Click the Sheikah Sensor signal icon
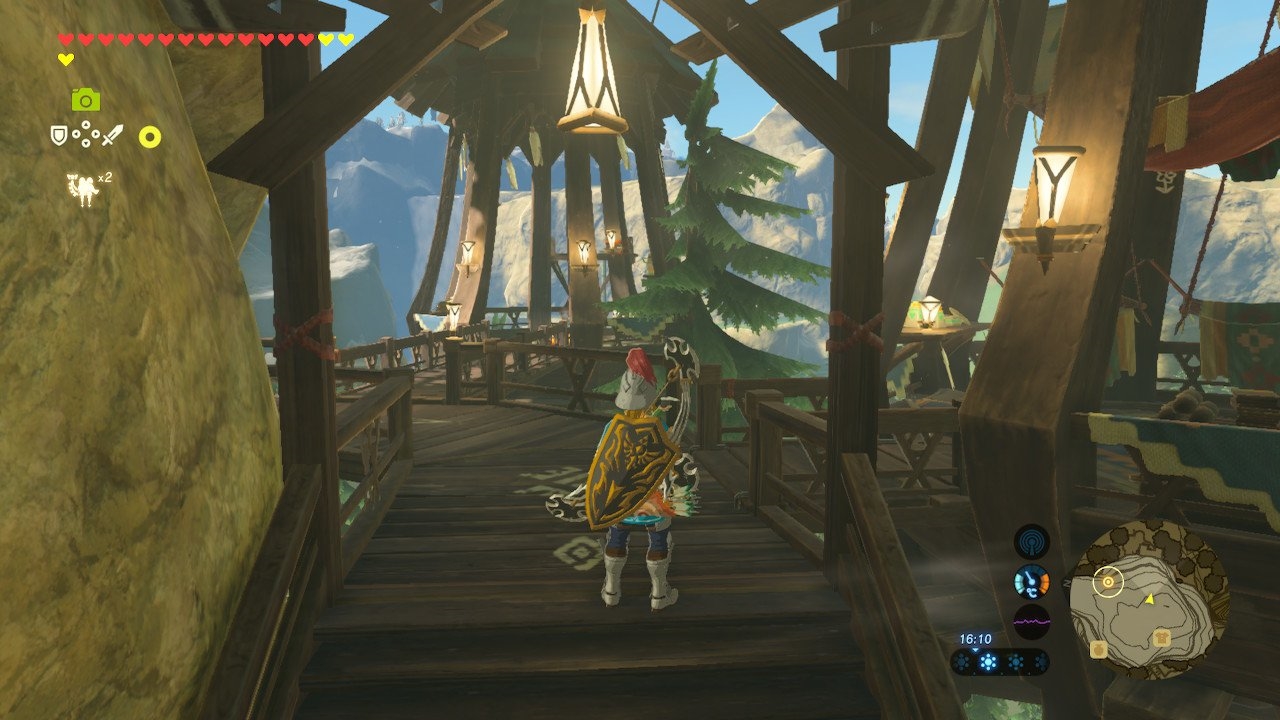 [x=1031, y=541]
